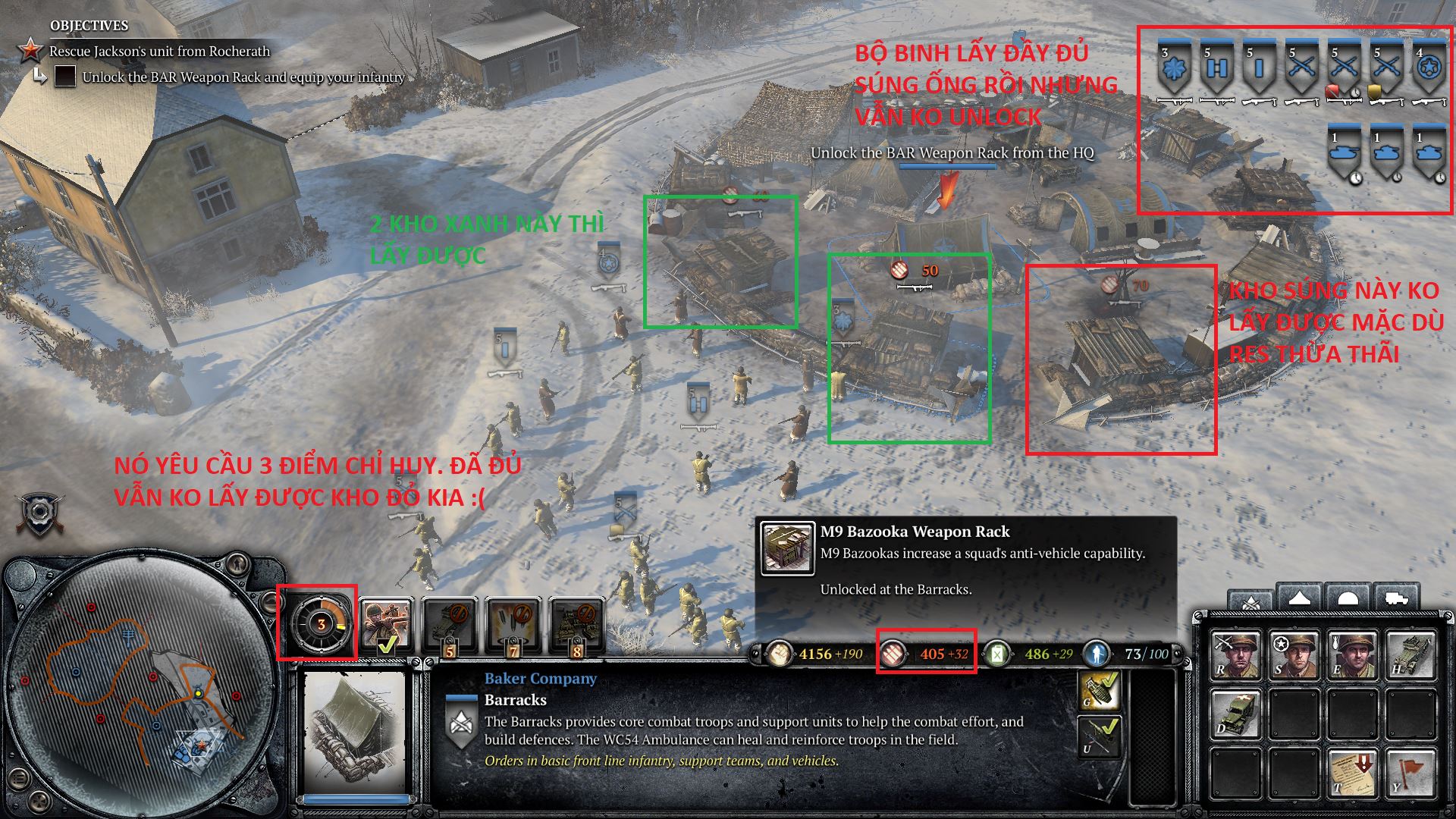The image size is (1456, 819).
Task: Click the locked vehicle ability requiring 8 points
Action: pos(578,622)
